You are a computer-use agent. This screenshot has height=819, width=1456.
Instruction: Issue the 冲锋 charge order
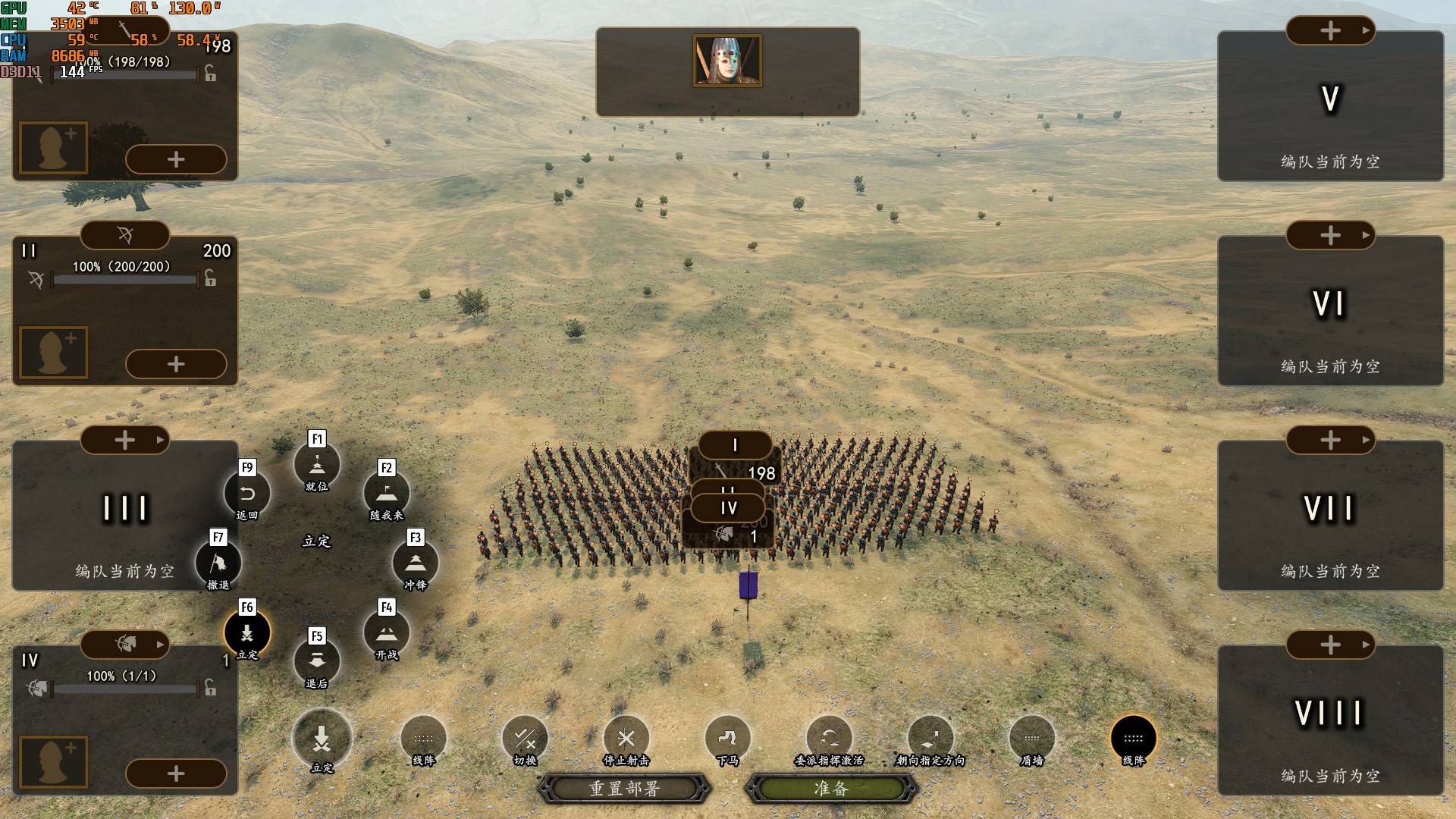point(415,563)
